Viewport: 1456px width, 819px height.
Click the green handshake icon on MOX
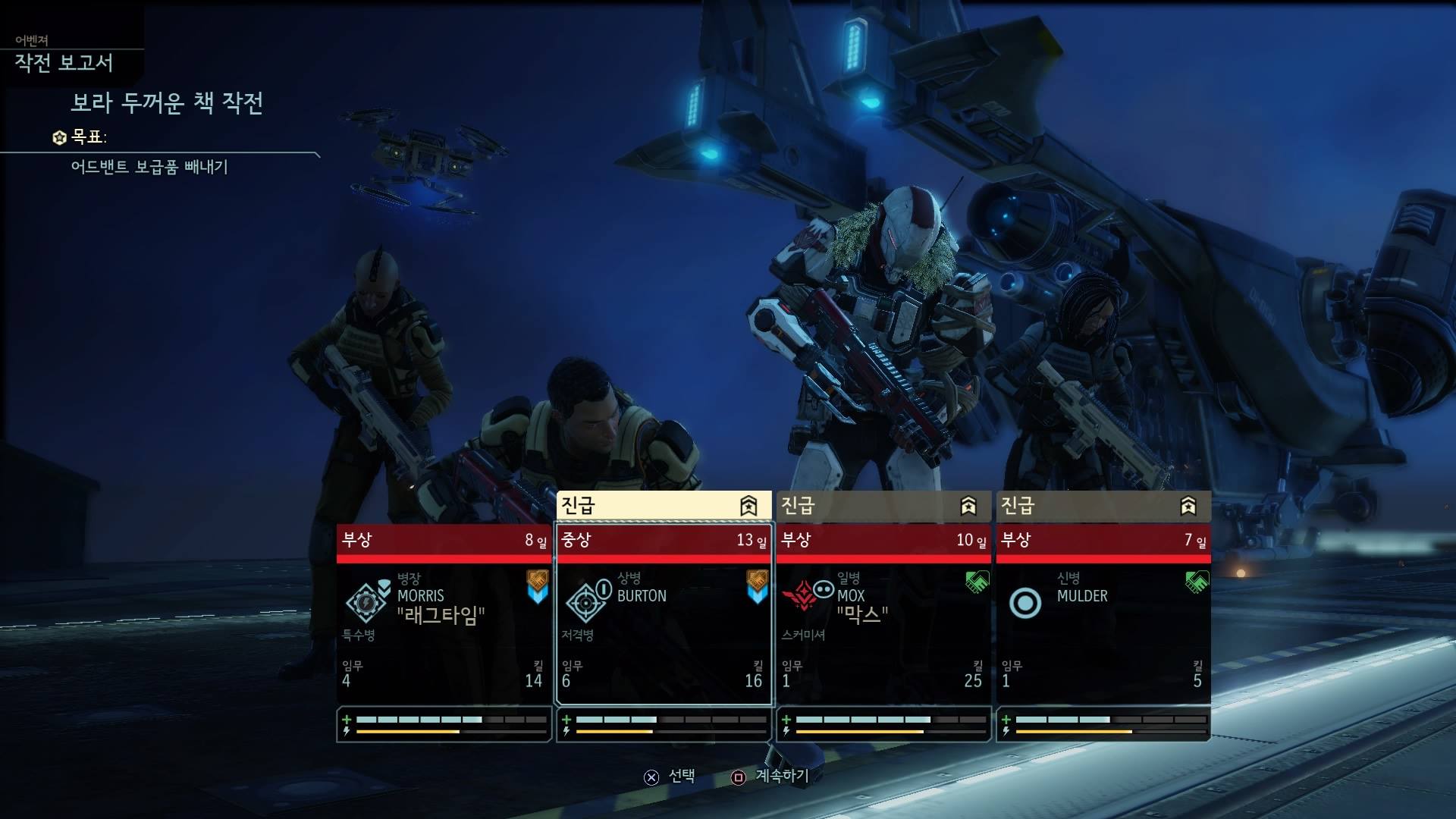click(977, 582)
